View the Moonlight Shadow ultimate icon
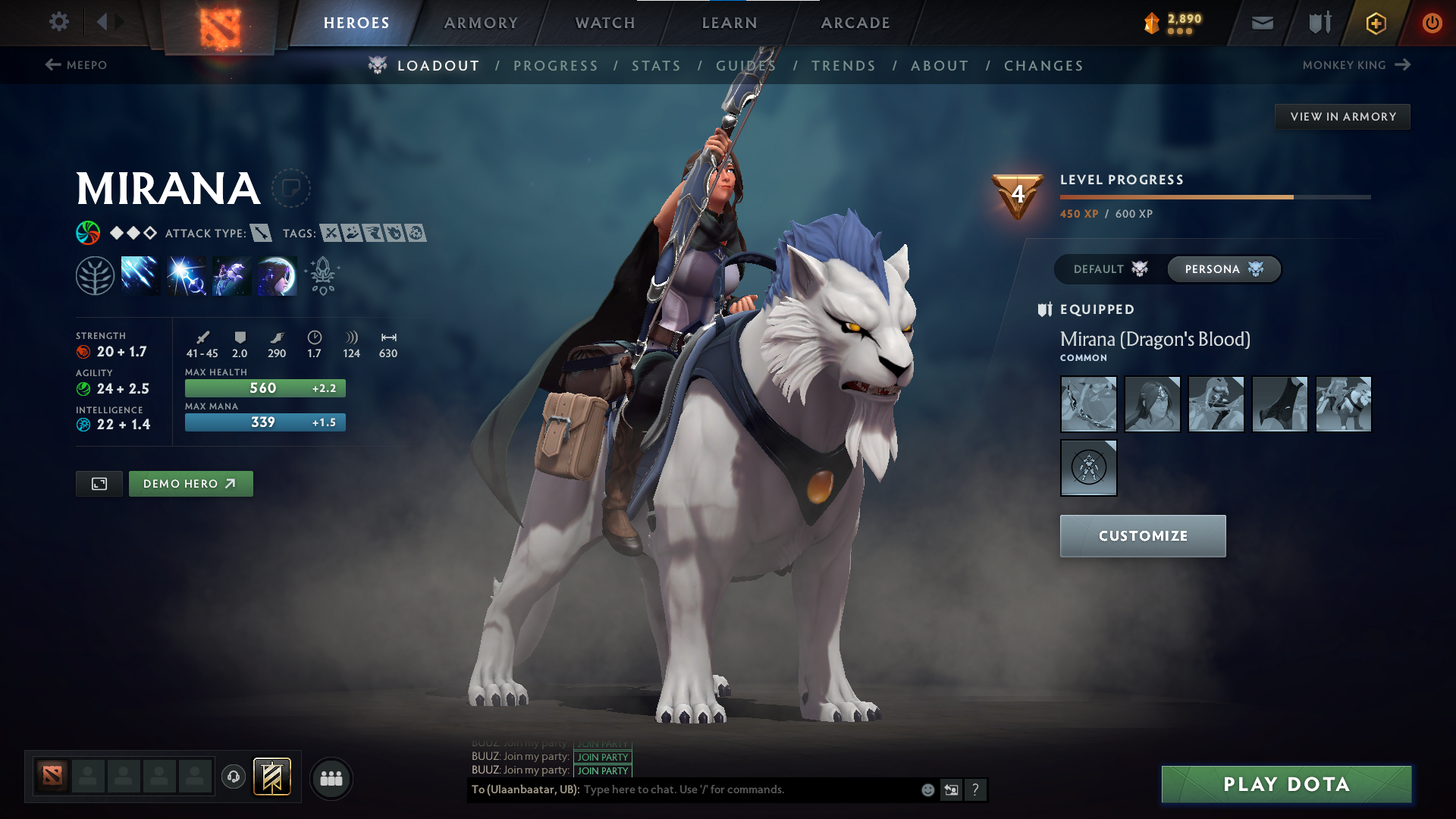The height and width of the screenshot is (819, 1456). click(276, 275)
